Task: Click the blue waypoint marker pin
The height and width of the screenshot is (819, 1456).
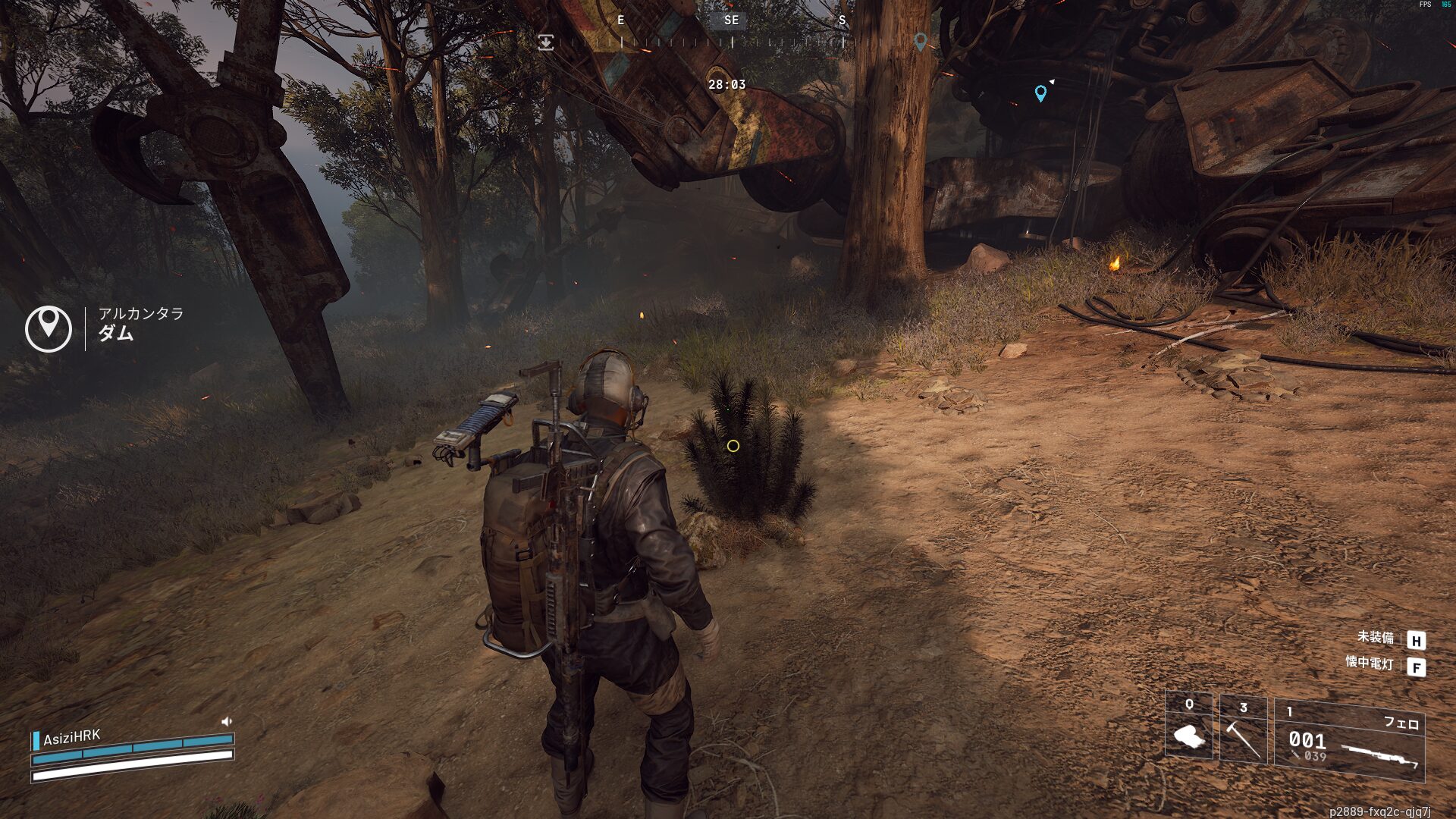Action: point(1040,93)
